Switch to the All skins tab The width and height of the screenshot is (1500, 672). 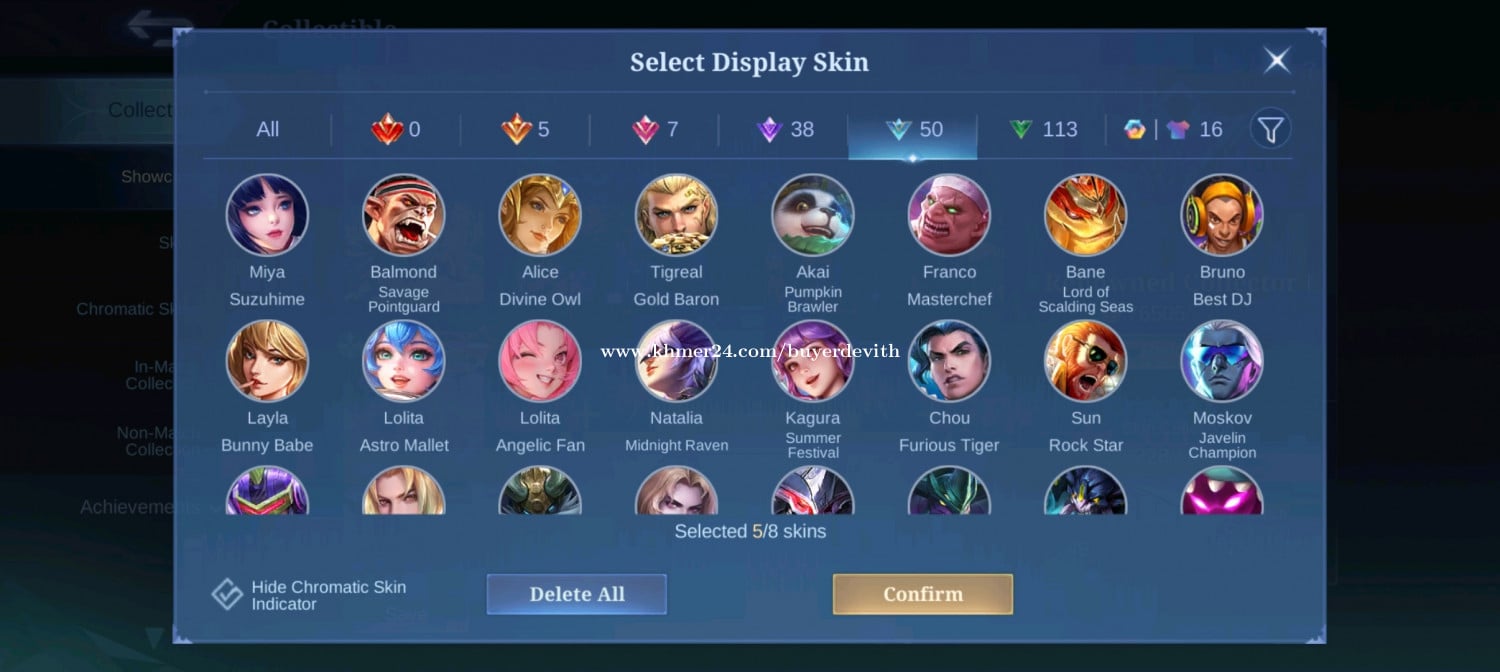pyautogui.click(x=267, y=129)
